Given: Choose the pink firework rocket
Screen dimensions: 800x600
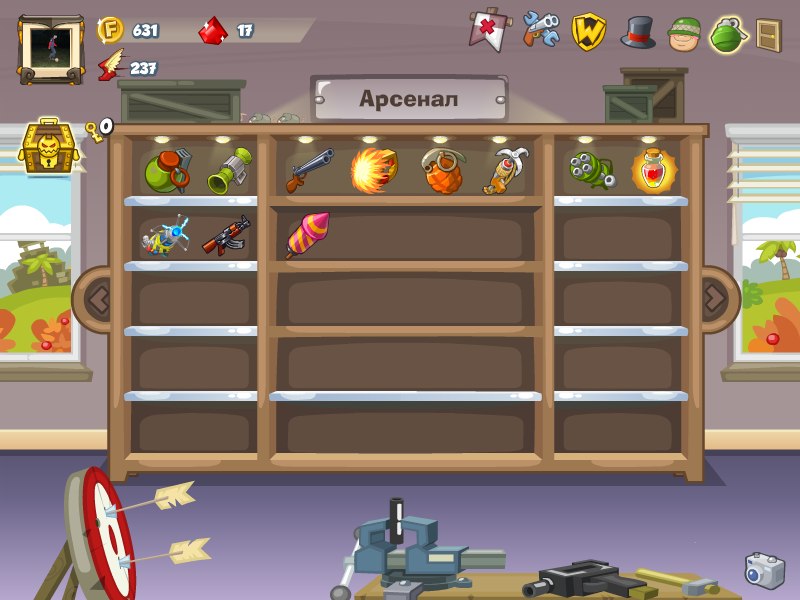Looking at the screenshot, I should click(306, 235).
